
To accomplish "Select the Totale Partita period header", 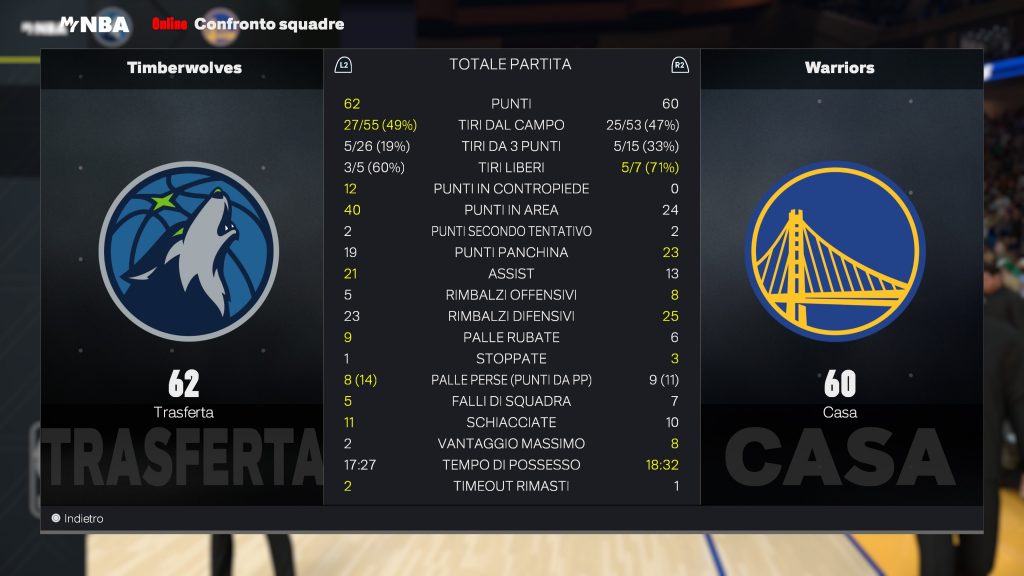I will (x=510, y=64).
